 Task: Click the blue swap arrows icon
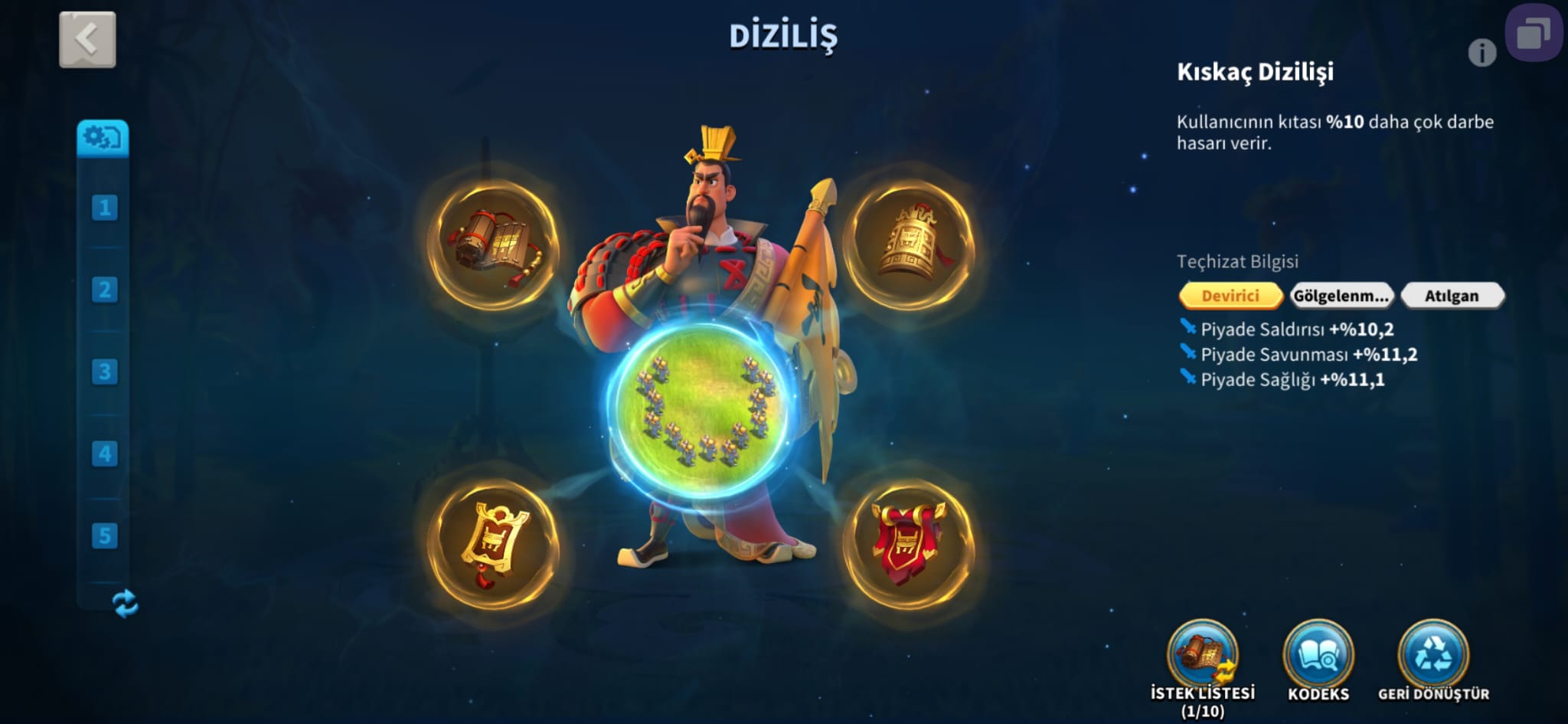[x=125, y=604]
